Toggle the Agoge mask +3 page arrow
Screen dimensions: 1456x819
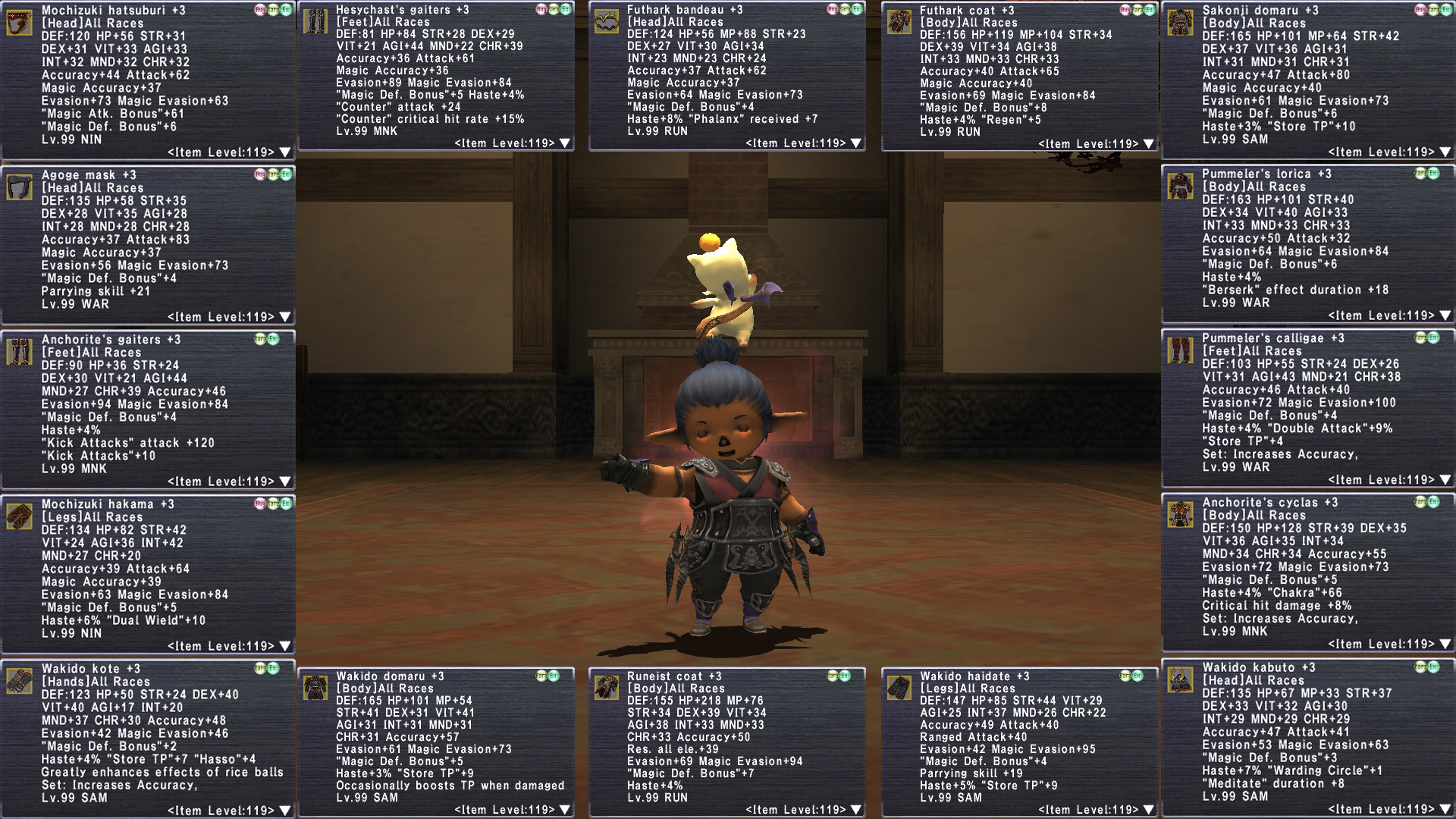285,317
